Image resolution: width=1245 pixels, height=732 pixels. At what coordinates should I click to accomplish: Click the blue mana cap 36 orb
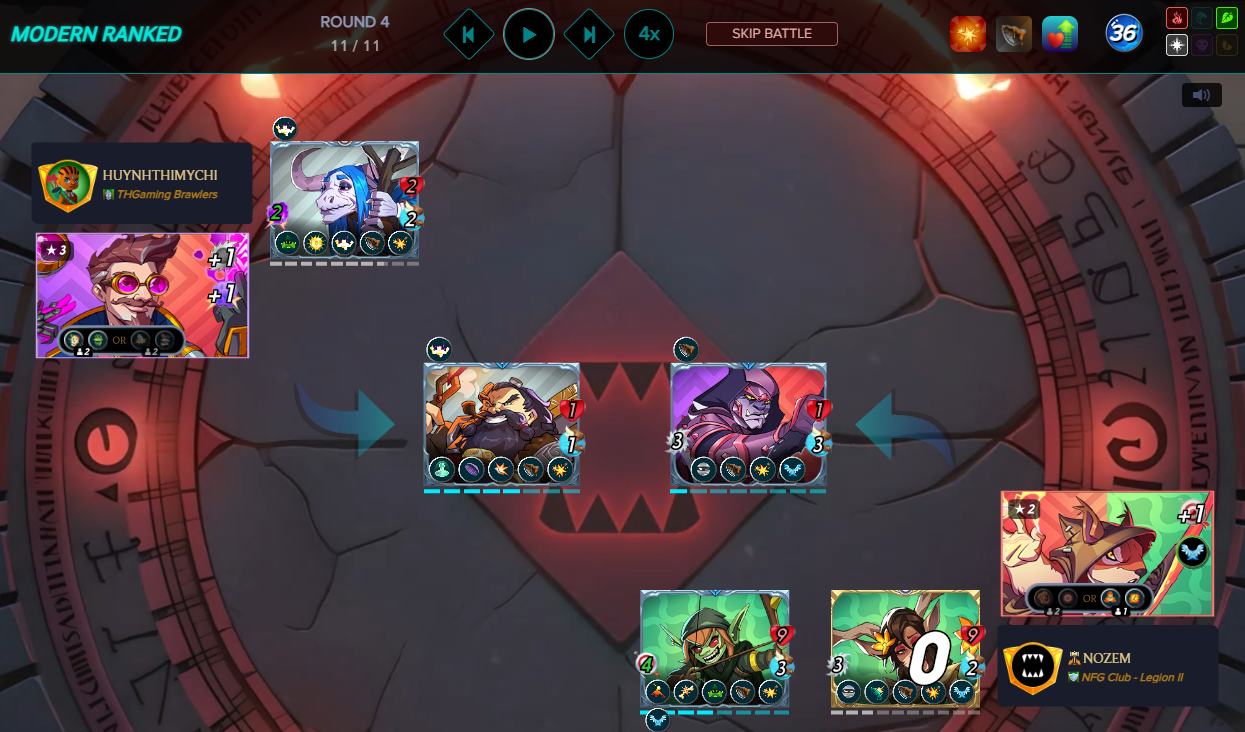(1124, 34)
